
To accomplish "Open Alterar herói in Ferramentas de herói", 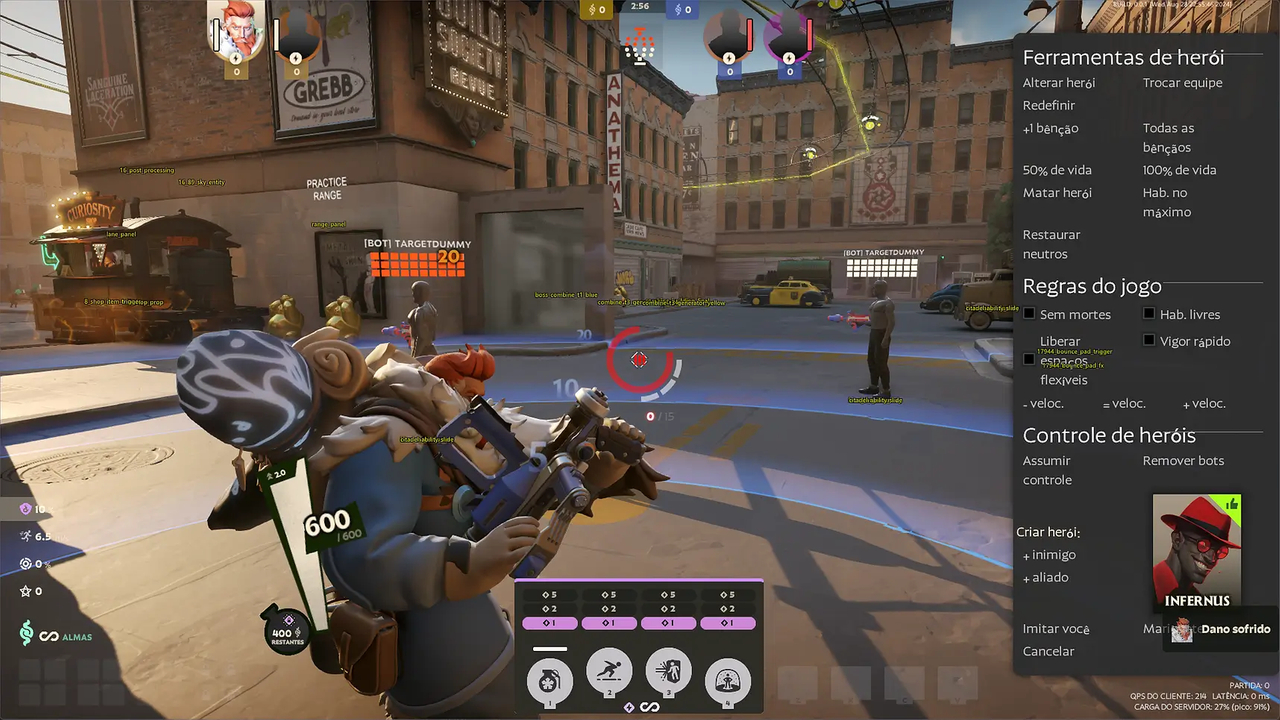I will (x=1058, y=83).
